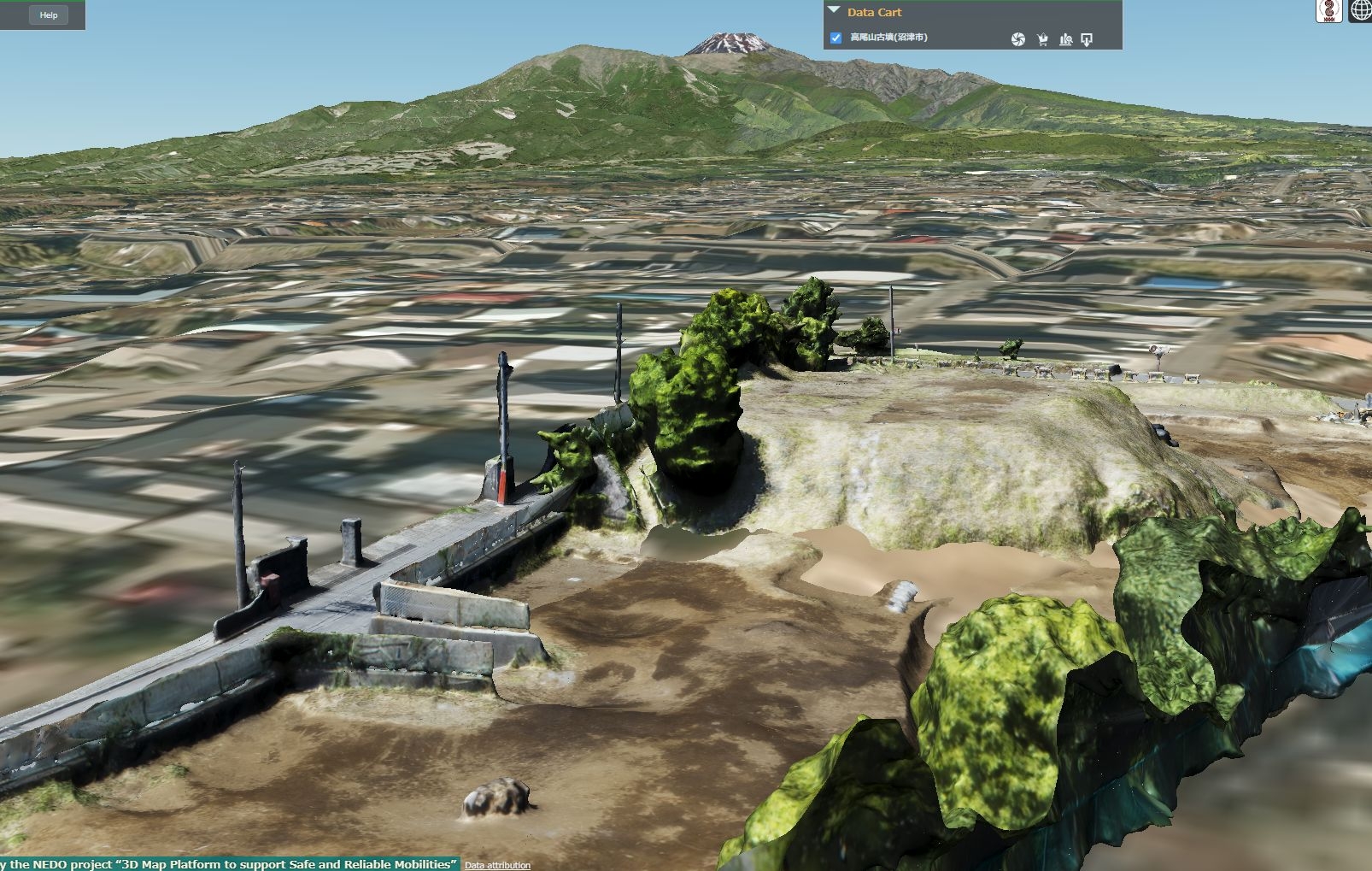The image size is (1372, 871).
Task: Click the red-and-white emblem icon
Action: [x=1329, y=10]
